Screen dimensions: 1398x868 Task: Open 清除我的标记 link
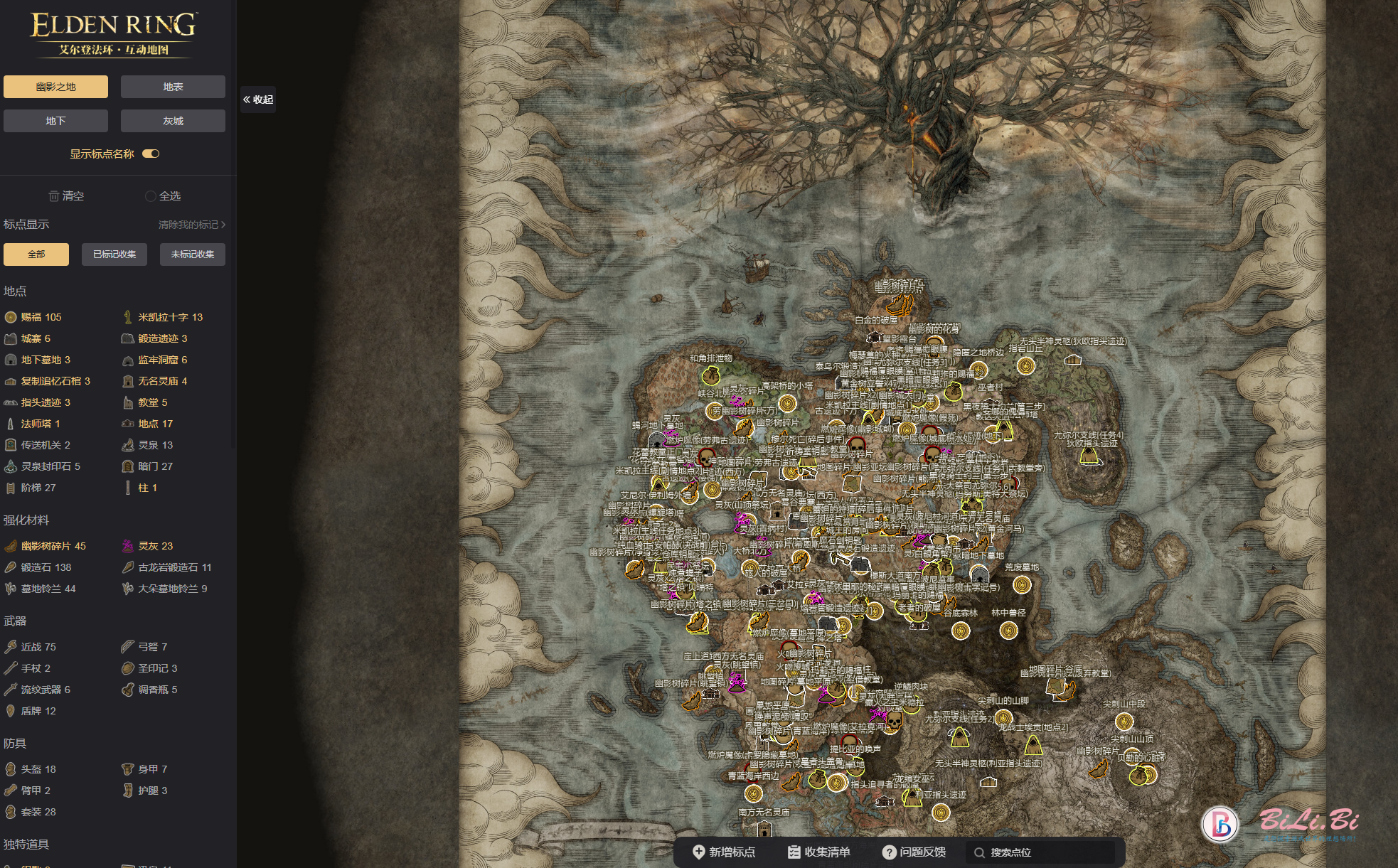(191, 225)
